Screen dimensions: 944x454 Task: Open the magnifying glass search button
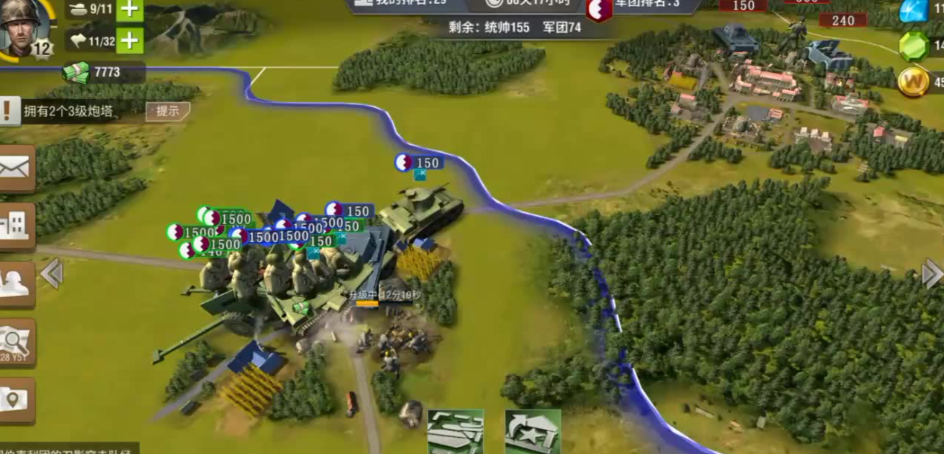point(17,341)
